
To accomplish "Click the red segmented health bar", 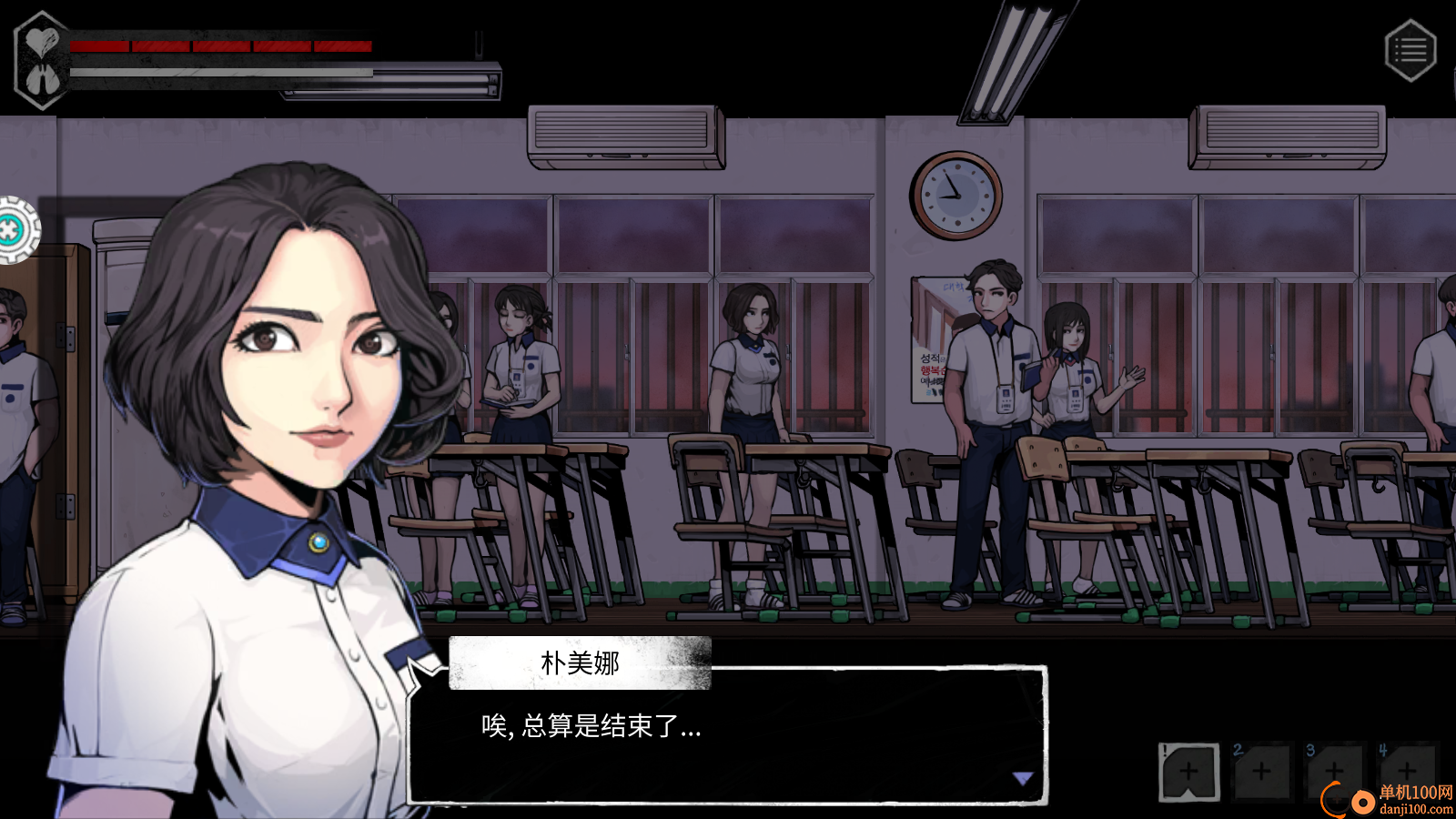I will tap(223, 46).
